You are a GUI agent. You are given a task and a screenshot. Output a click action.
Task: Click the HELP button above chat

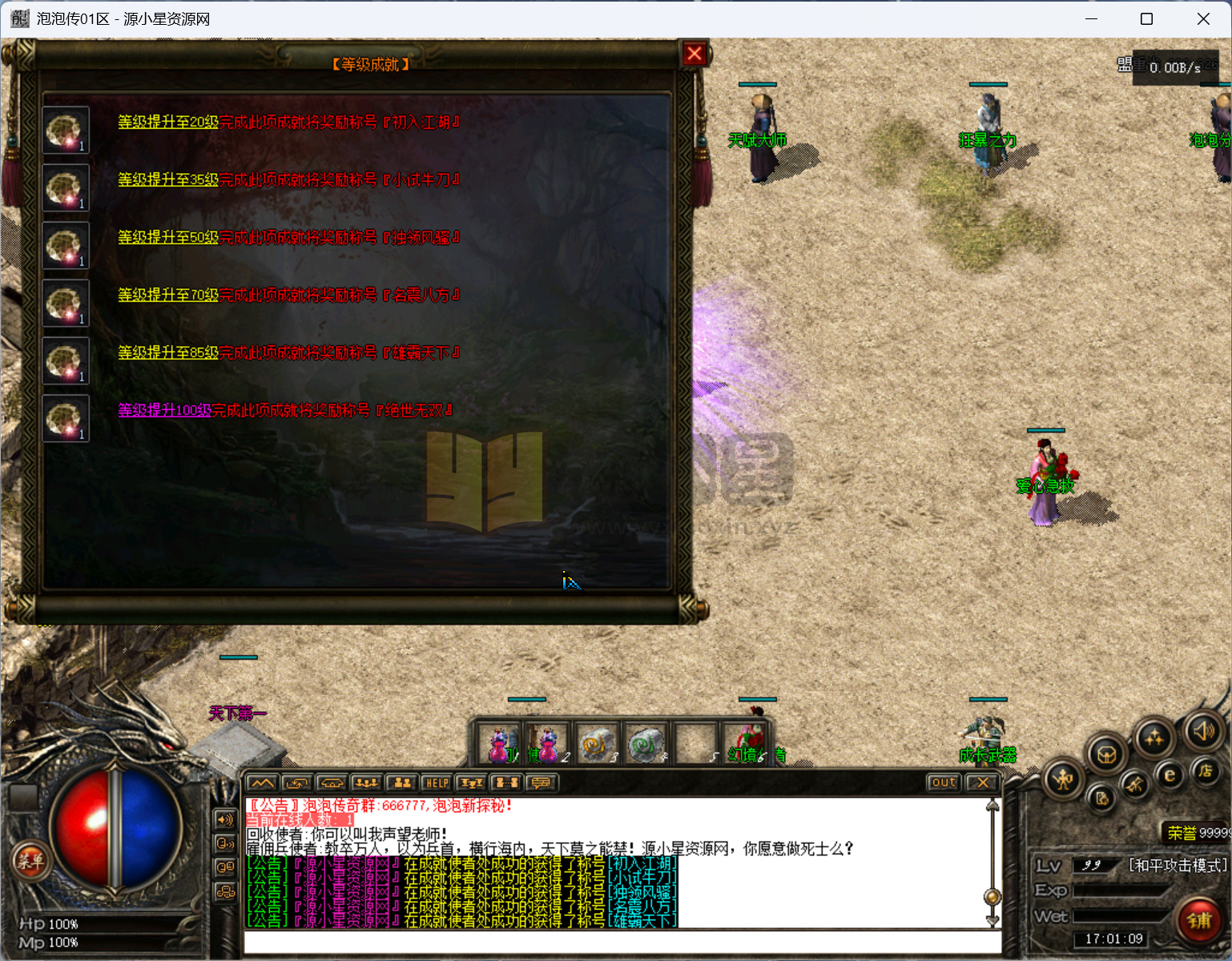(x=437, y=783)
